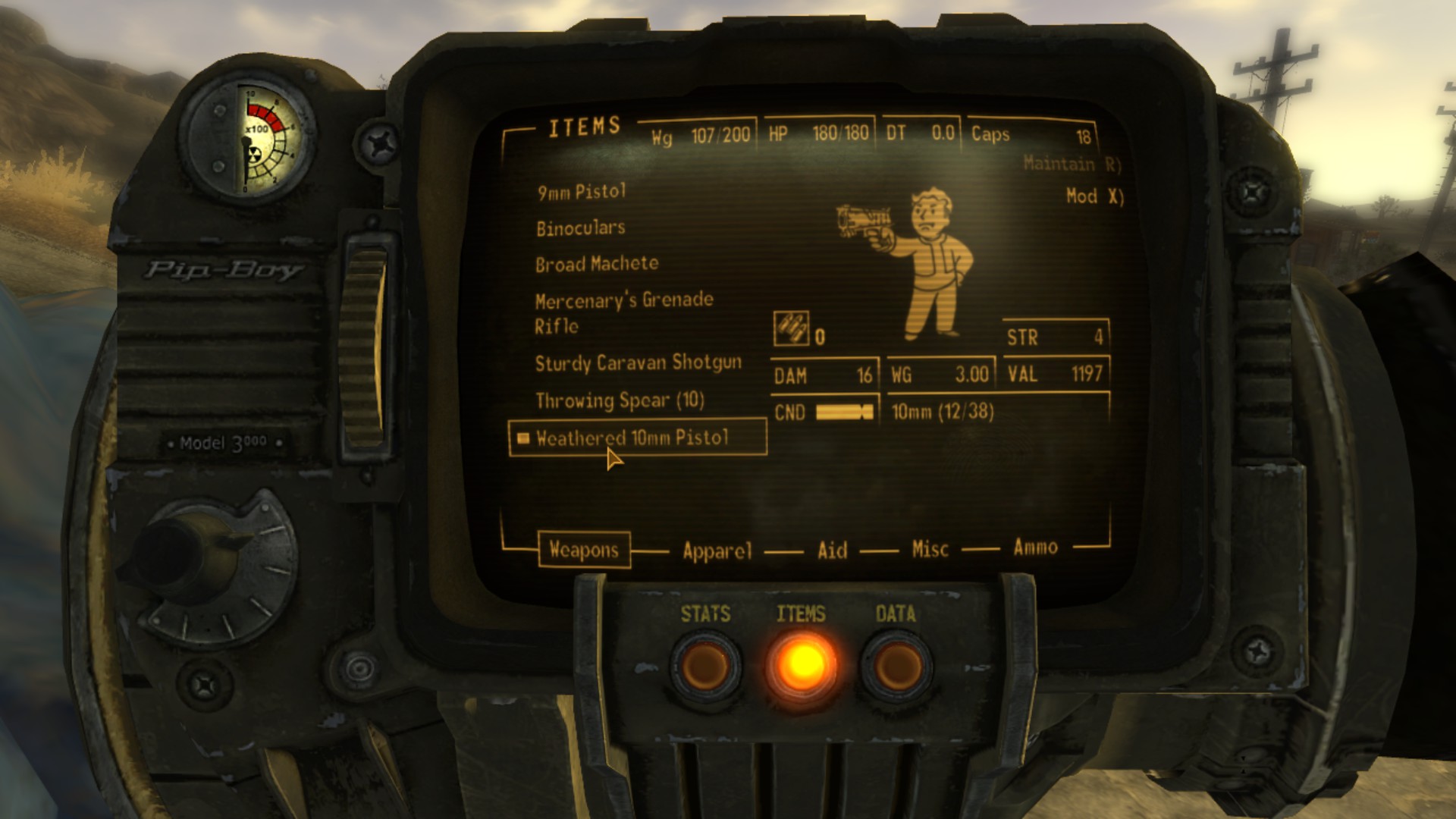Select the Sturdy Caravan Shotgun

point(638,363)
